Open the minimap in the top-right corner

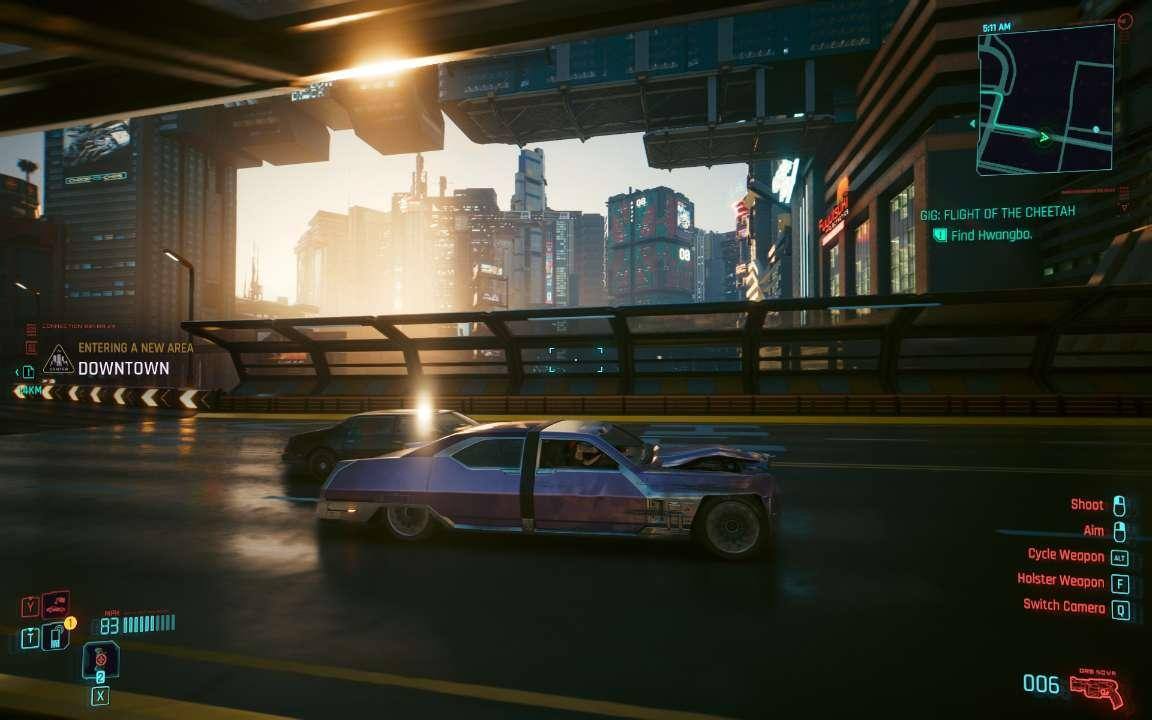coord(1045,98)
